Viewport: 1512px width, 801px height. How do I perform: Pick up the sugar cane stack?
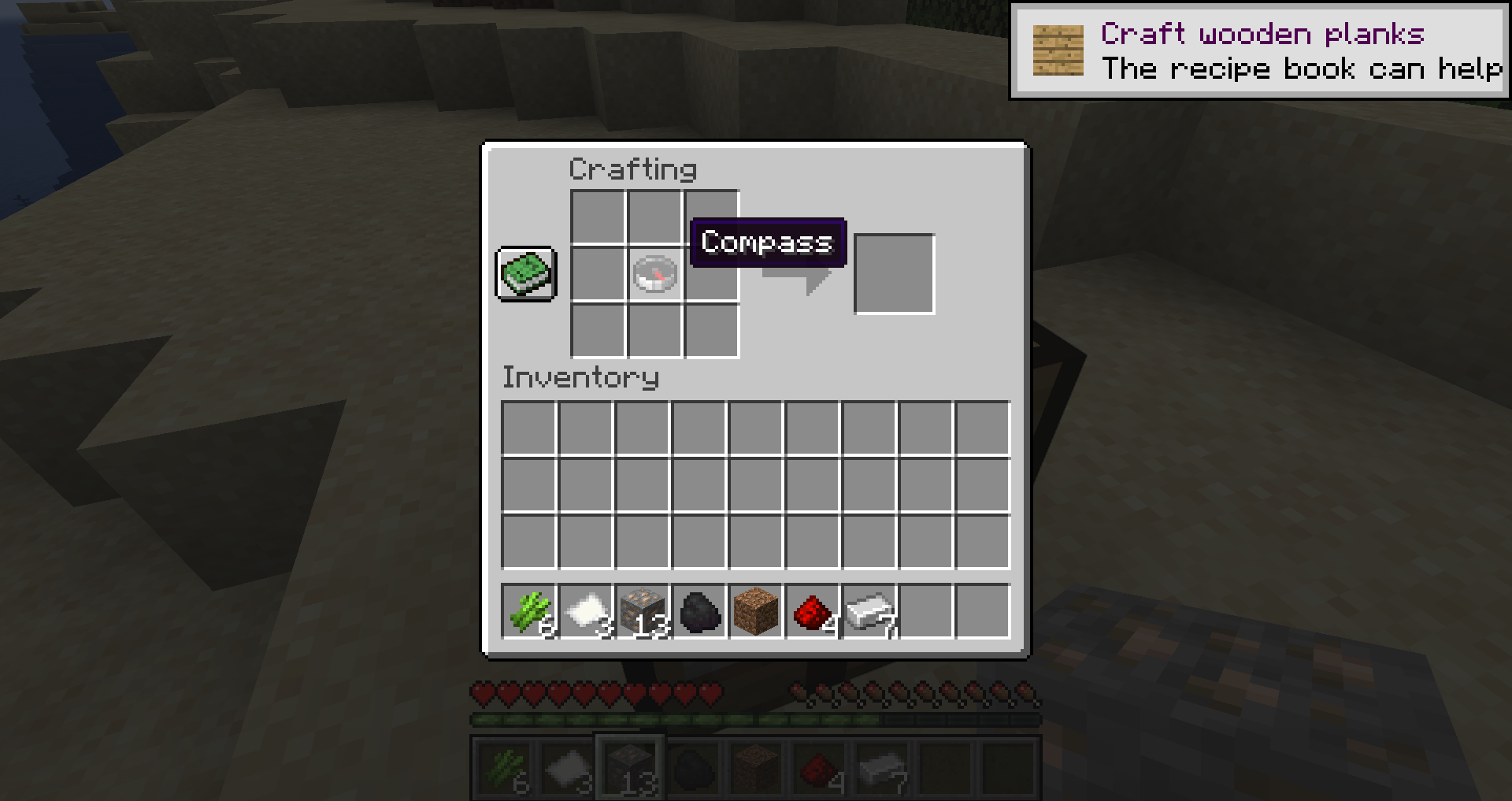coord(529,611)
